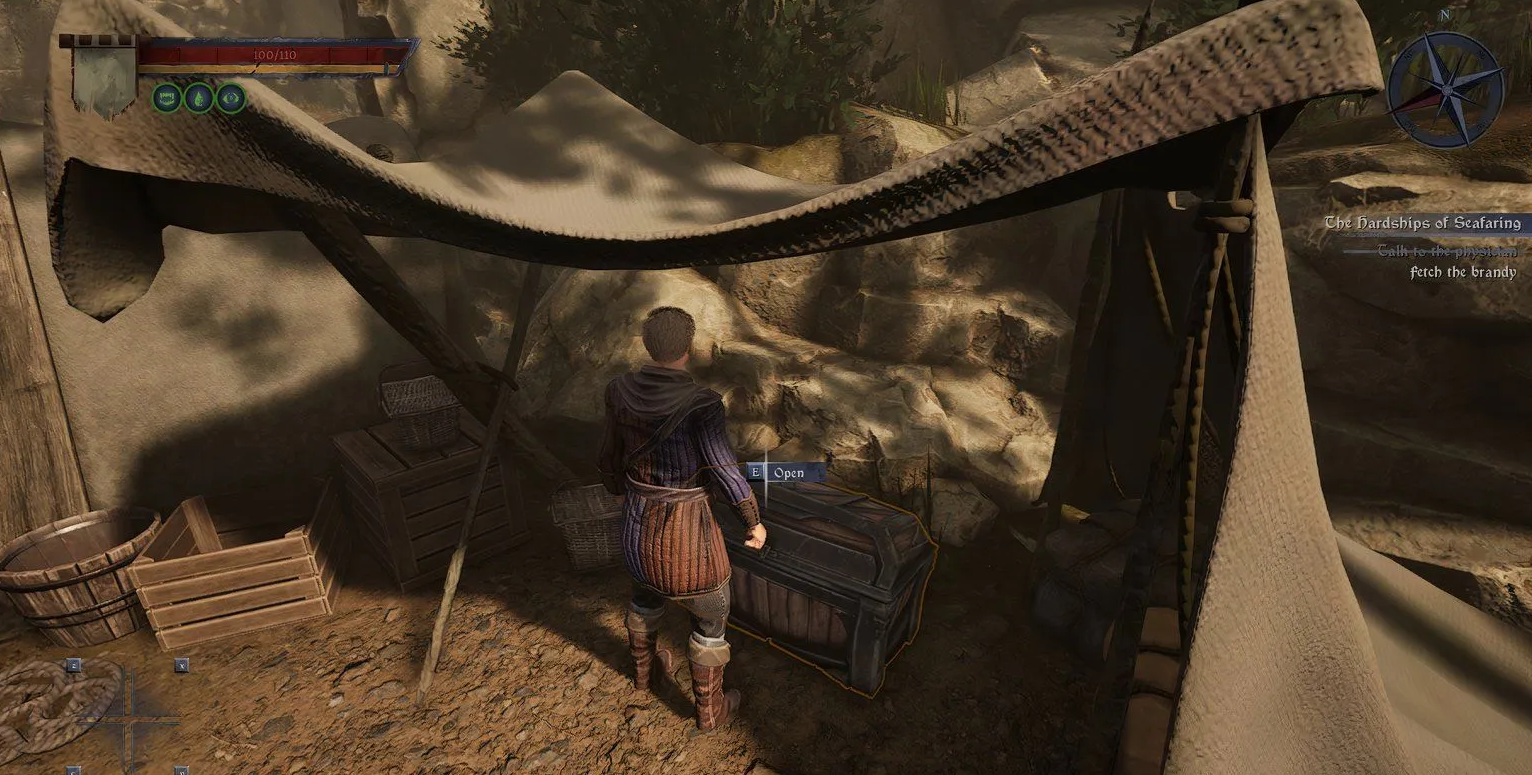Click the eye status icon
Viewport: 1532px width, 775px height.
(x=231, y=97)
